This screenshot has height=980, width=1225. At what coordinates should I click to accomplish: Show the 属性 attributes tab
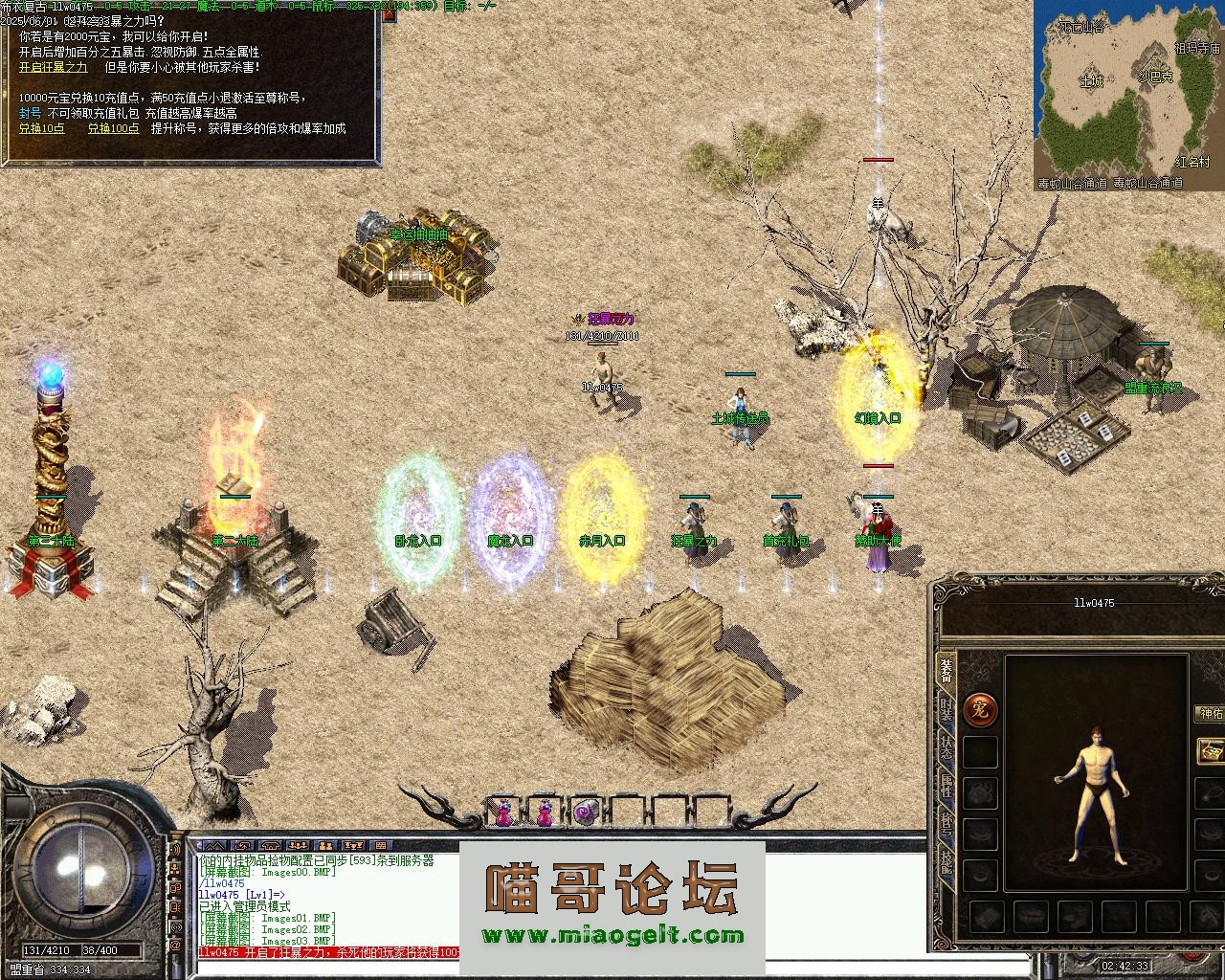click(946, 787)
